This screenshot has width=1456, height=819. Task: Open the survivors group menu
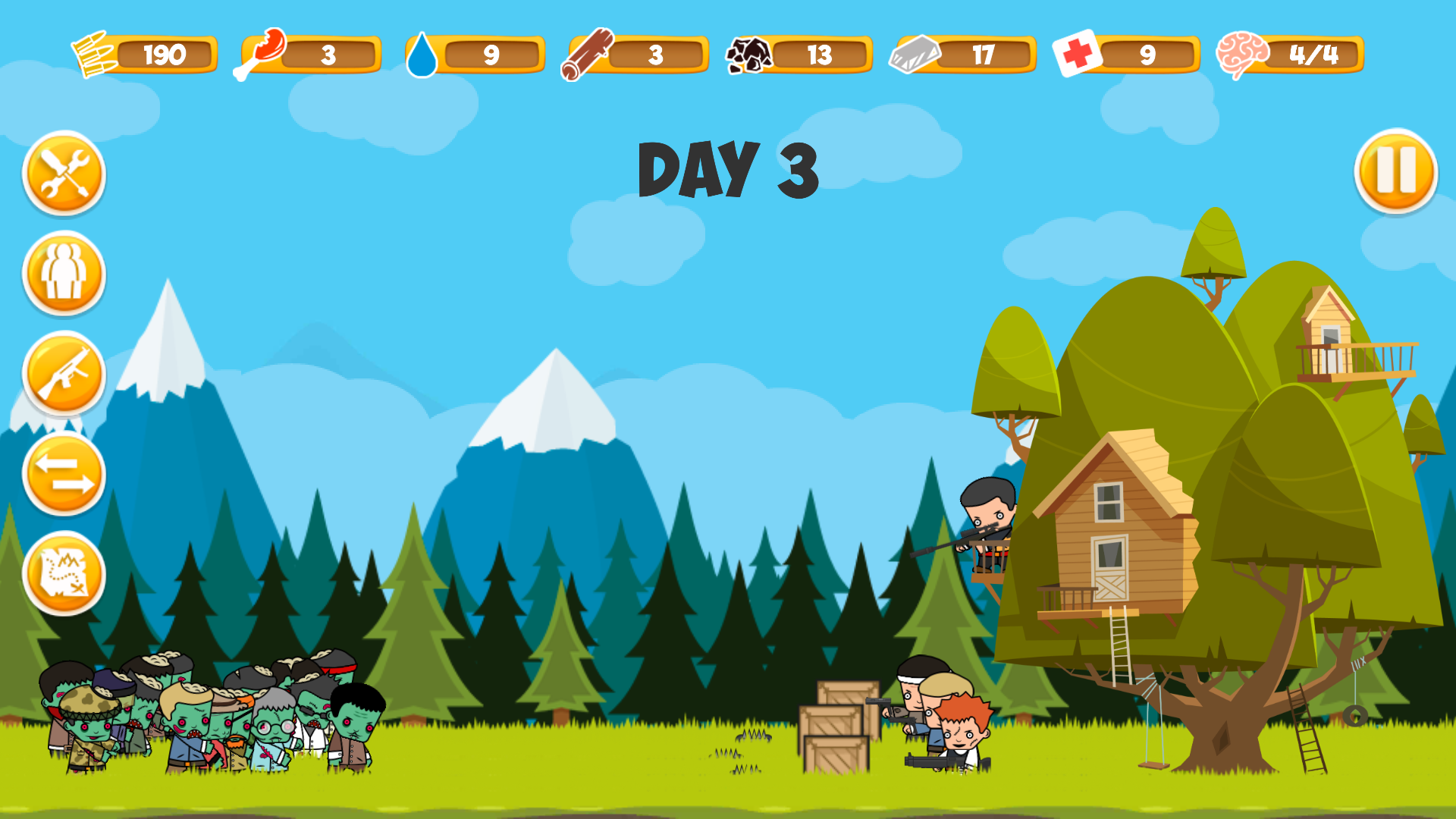pos(64,273)
